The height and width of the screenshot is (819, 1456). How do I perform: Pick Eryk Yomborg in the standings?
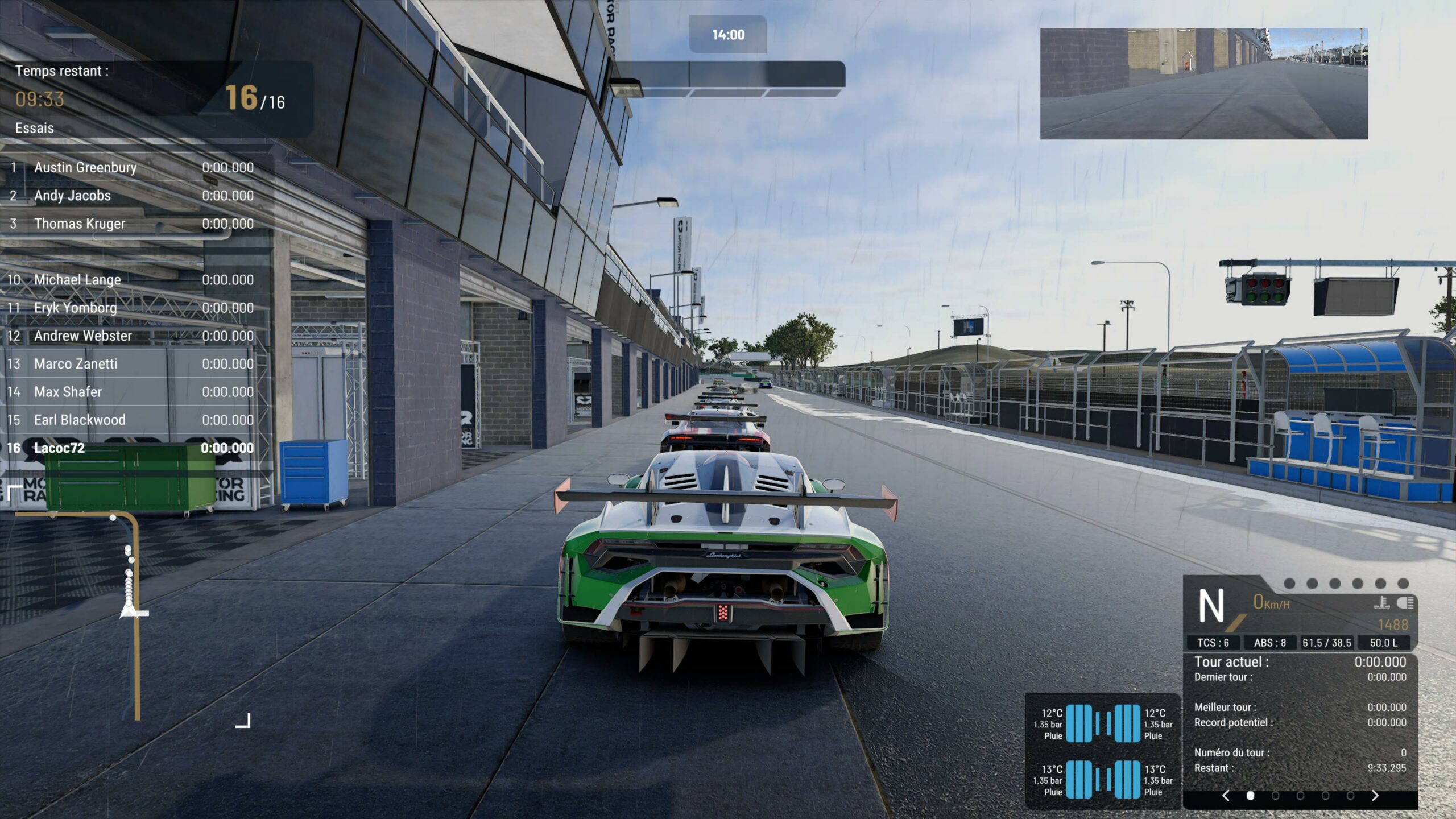(x=131, y=308)
